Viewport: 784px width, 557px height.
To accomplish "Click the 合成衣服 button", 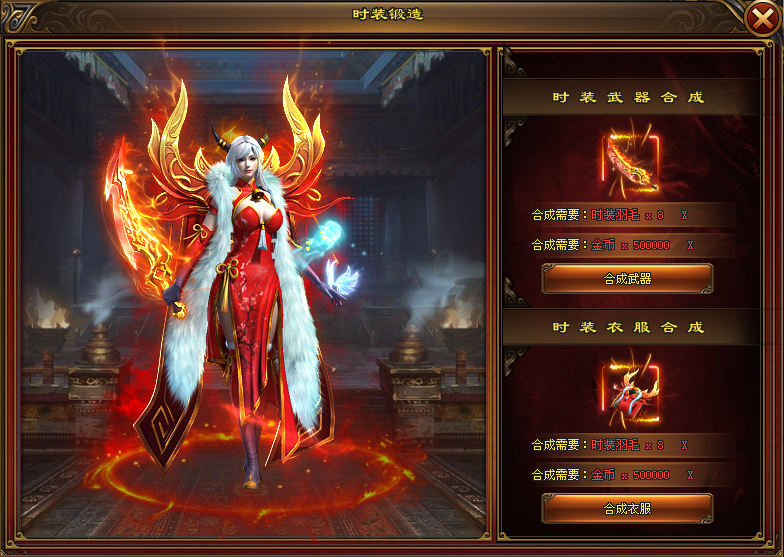I will [627, 508].
